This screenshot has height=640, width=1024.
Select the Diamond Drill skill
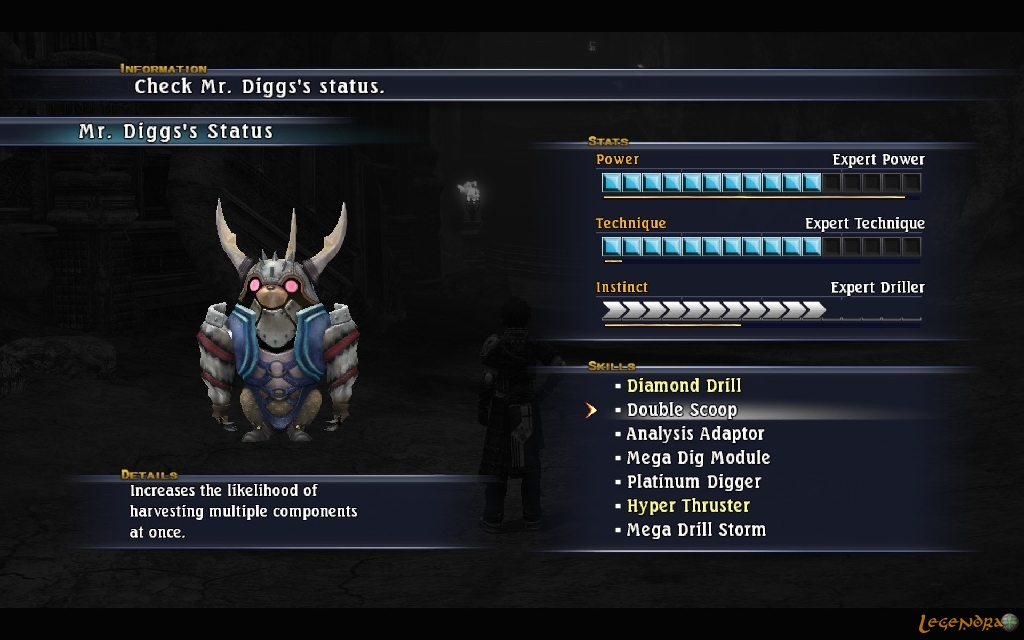click(684, 386)
